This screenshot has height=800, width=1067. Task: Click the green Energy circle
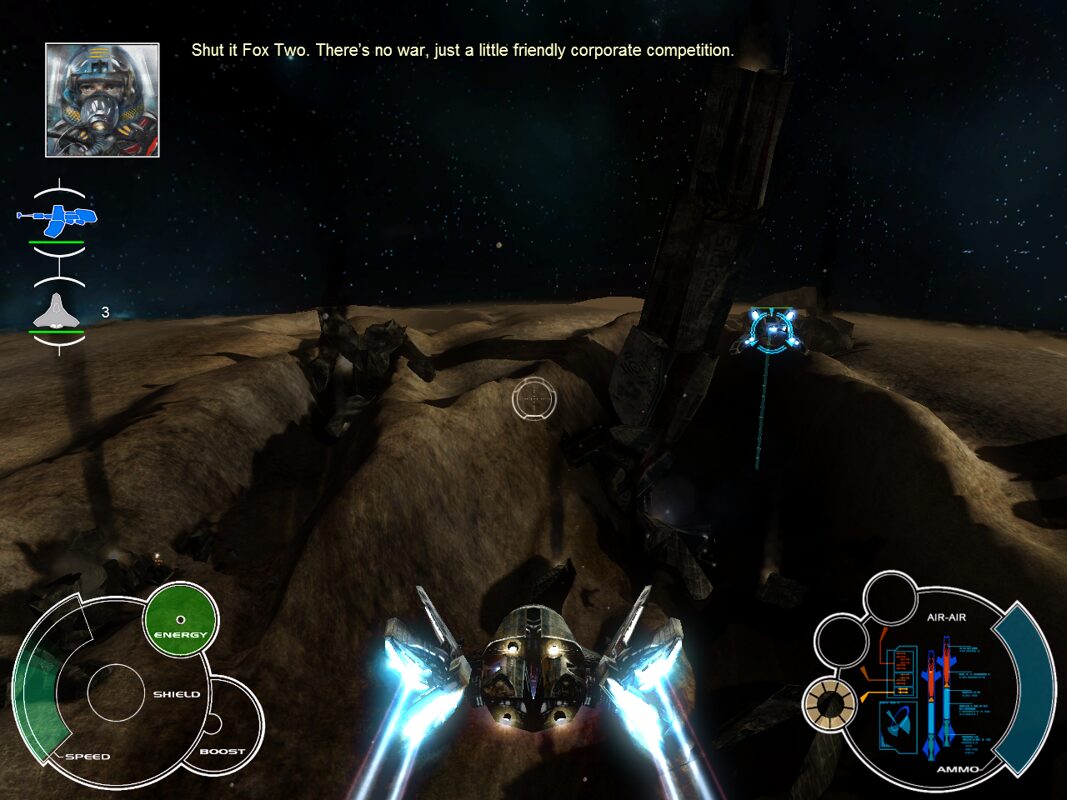(181, 619)
